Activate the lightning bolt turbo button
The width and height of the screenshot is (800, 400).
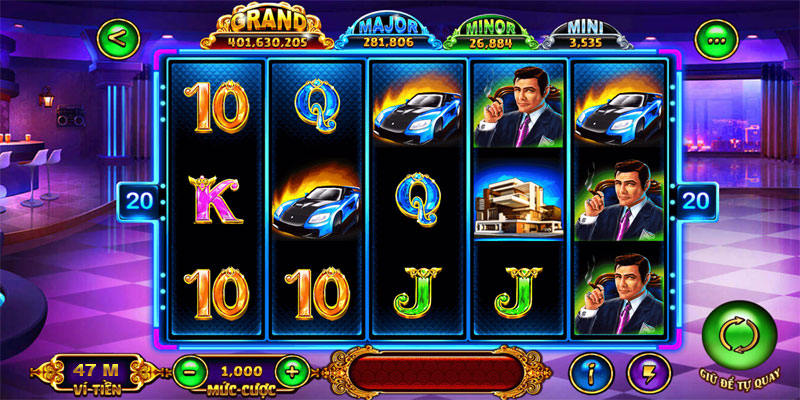[x=648, y=372]
